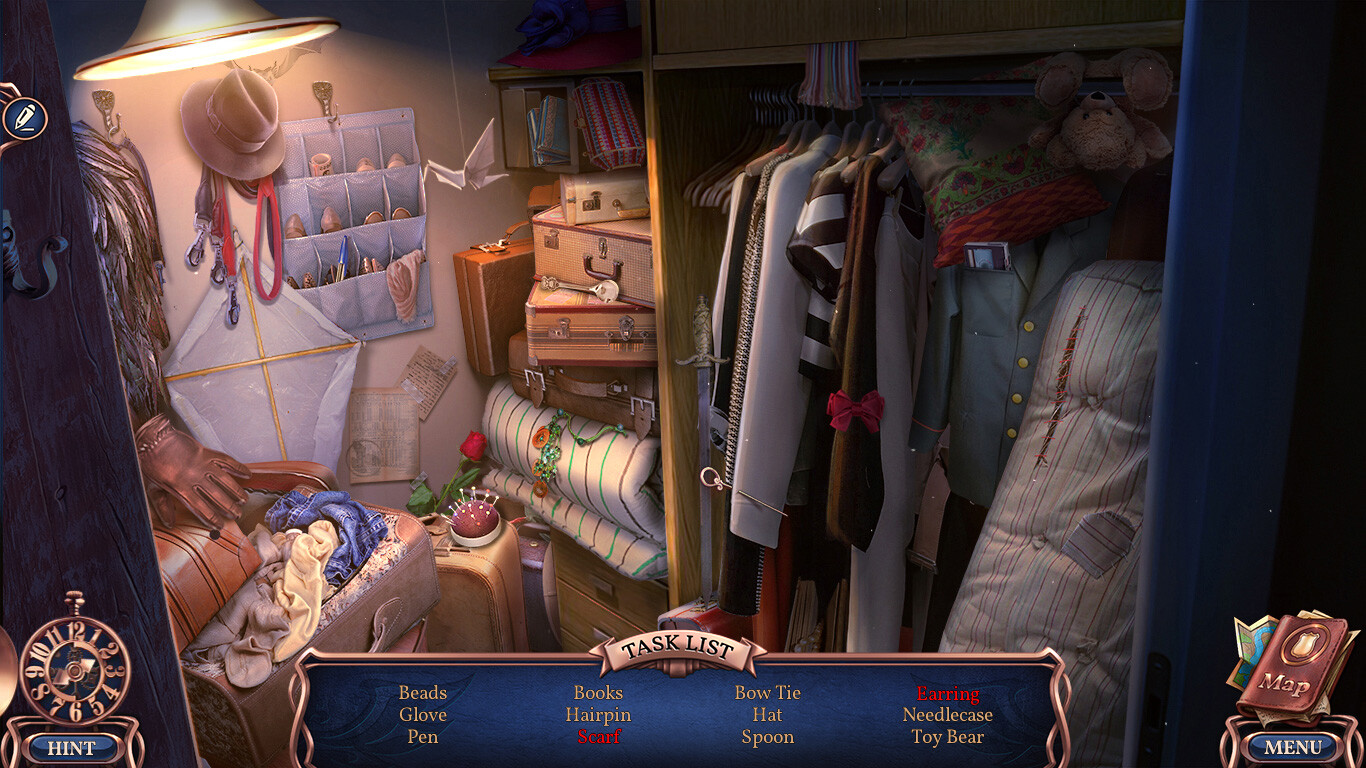This screenshot has width=1366, height=768.
Task: Select 'Spoon' in the task list
Action: pyautogui.click(x=769, y=737)
